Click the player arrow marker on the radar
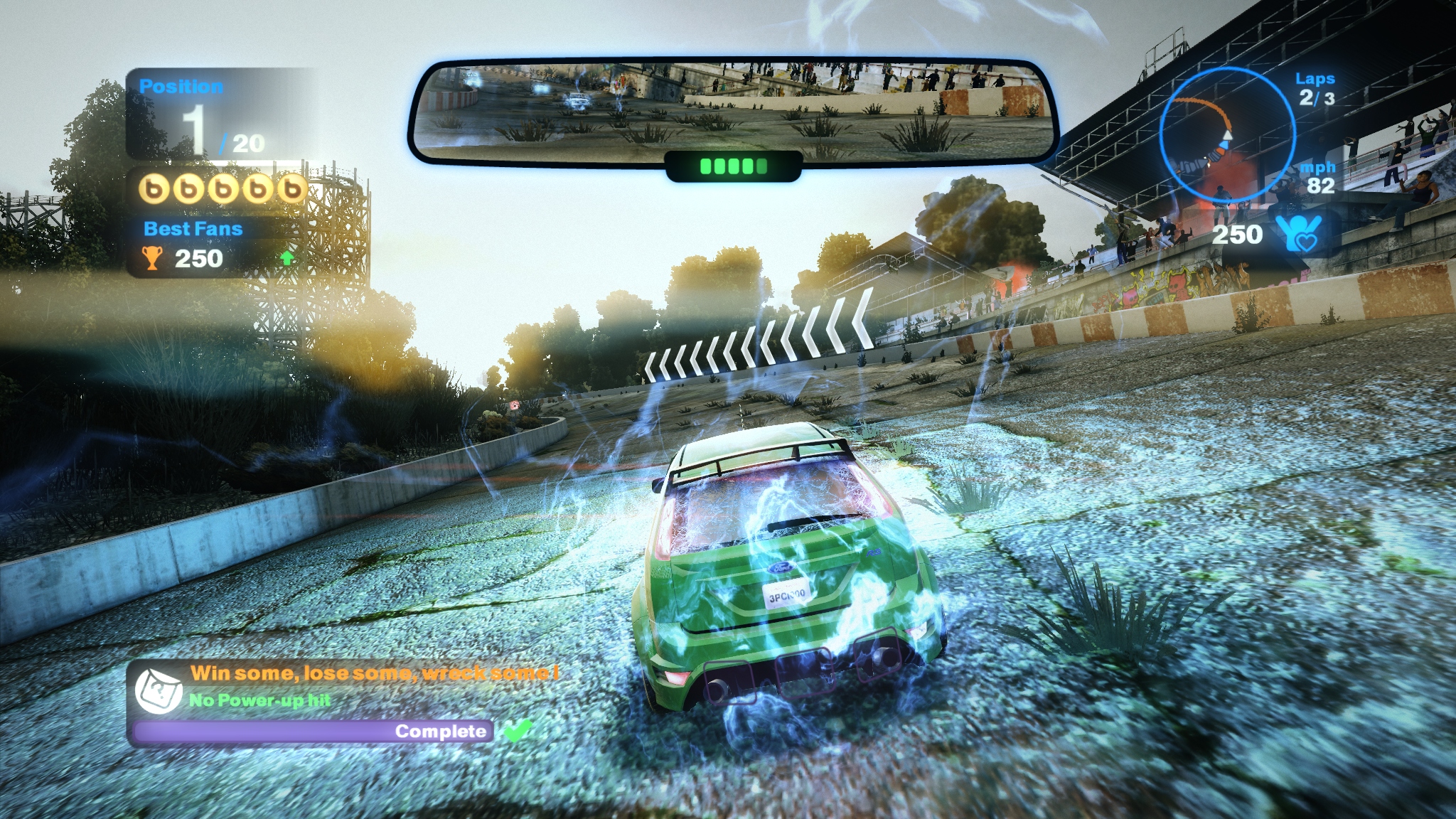The width and height of the screenshot is (1456, 819). (1226, 135)
